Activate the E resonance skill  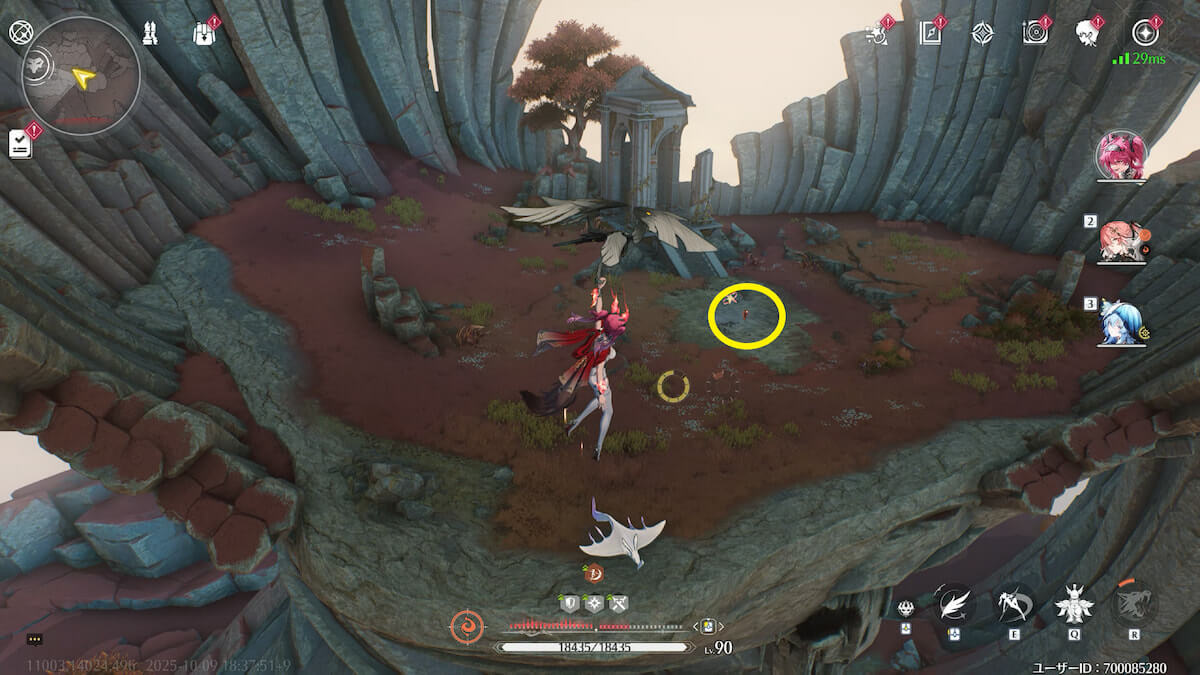tap(1014, 604)
